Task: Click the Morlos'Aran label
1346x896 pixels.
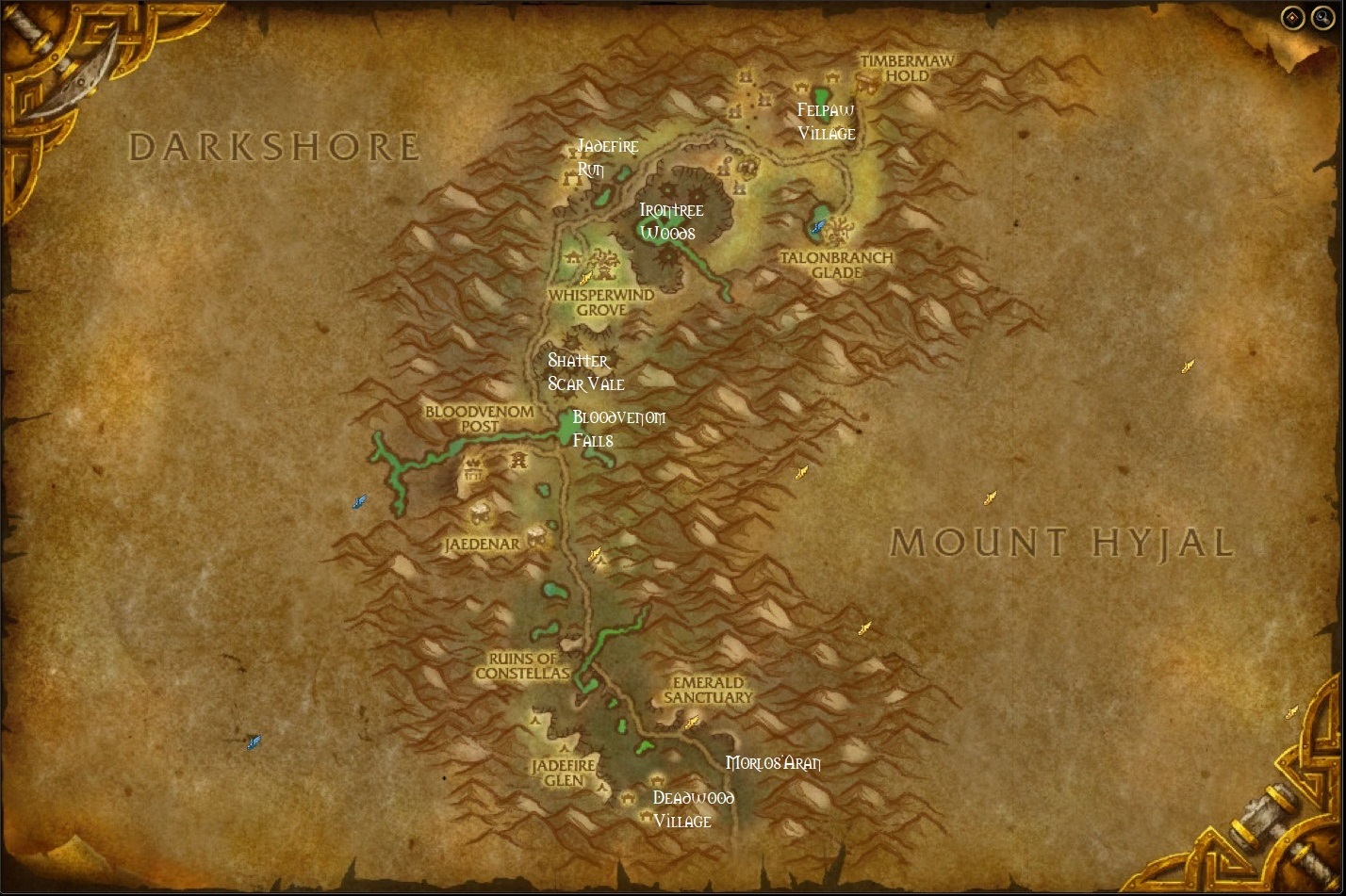Action: coord(773,763)
